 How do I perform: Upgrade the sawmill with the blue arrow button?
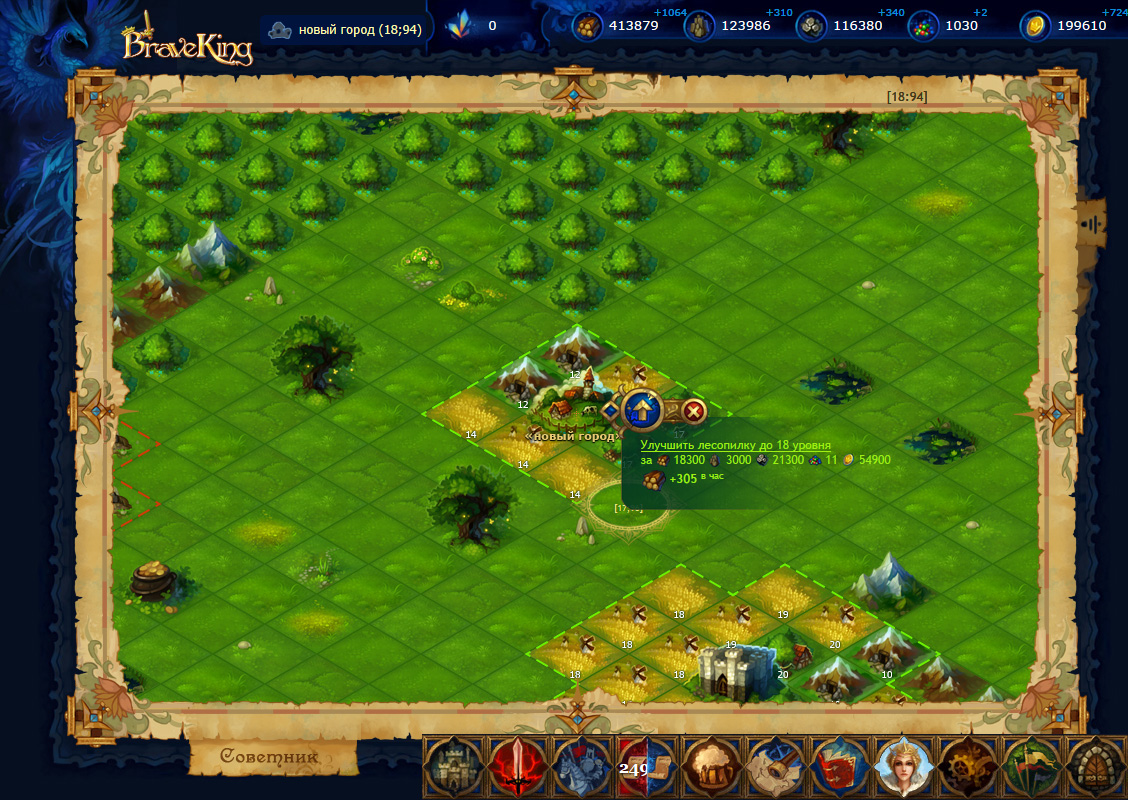point(643,409)
